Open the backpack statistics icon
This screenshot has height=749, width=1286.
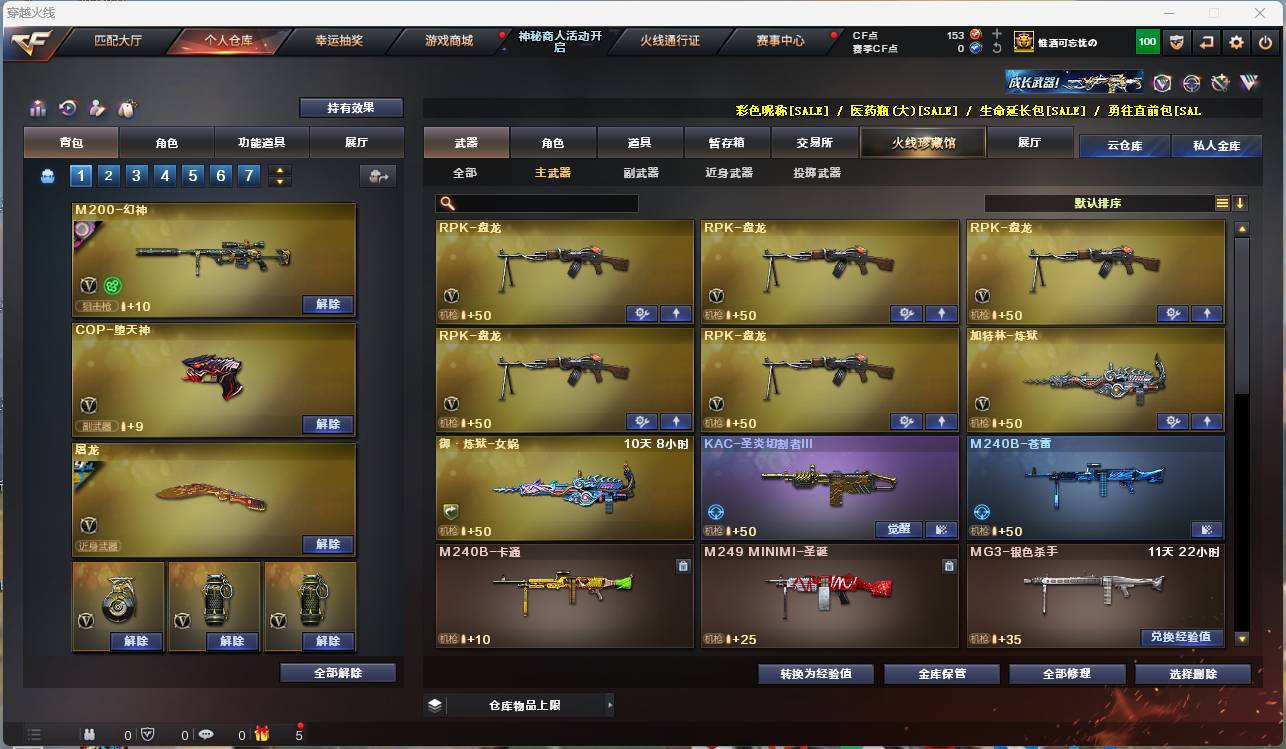tap(37, 107)
